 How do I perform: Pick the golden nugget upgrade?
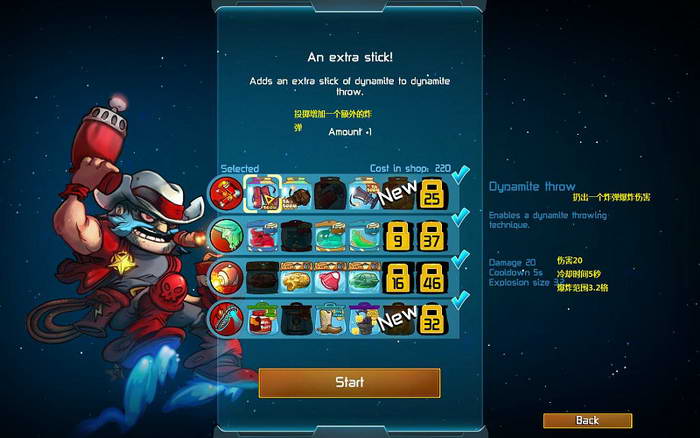pos(295,278)
